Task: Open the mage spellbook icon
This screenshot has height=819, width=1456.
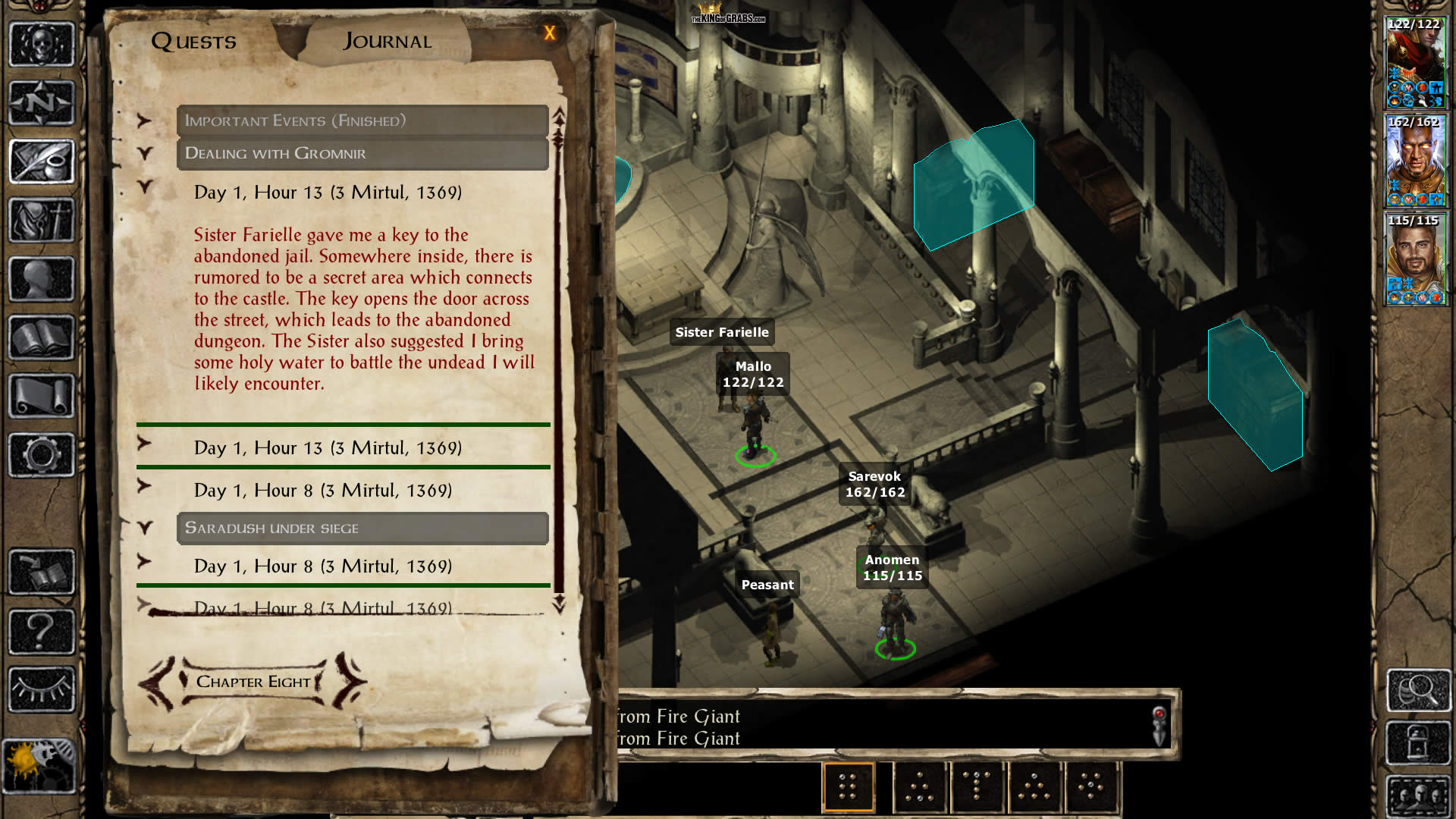Action: 42,337
